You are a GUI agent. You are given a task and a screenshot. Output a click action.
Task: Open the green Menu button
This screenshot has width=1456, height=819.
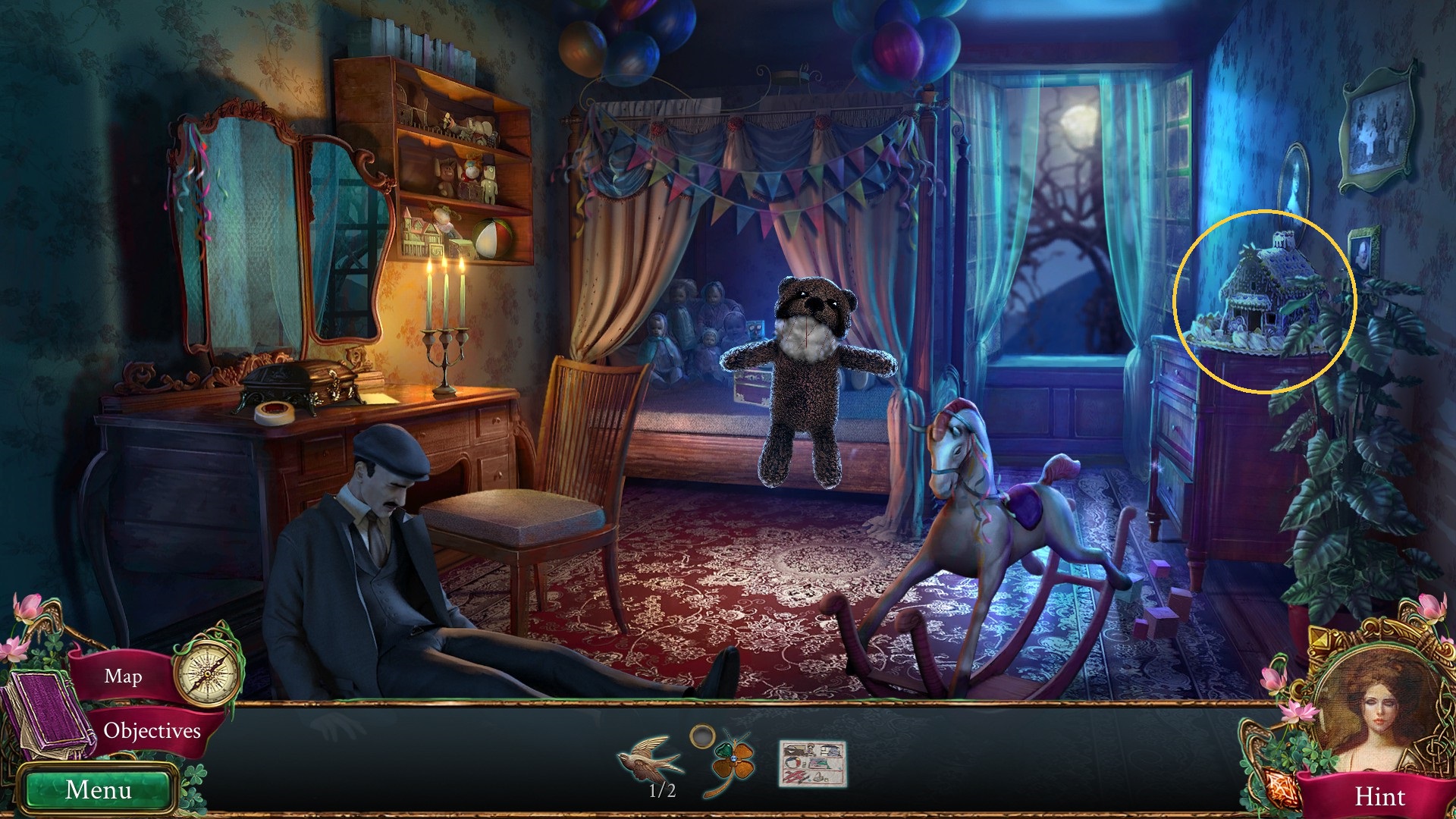pyautogui.click(x=99, y=789)
